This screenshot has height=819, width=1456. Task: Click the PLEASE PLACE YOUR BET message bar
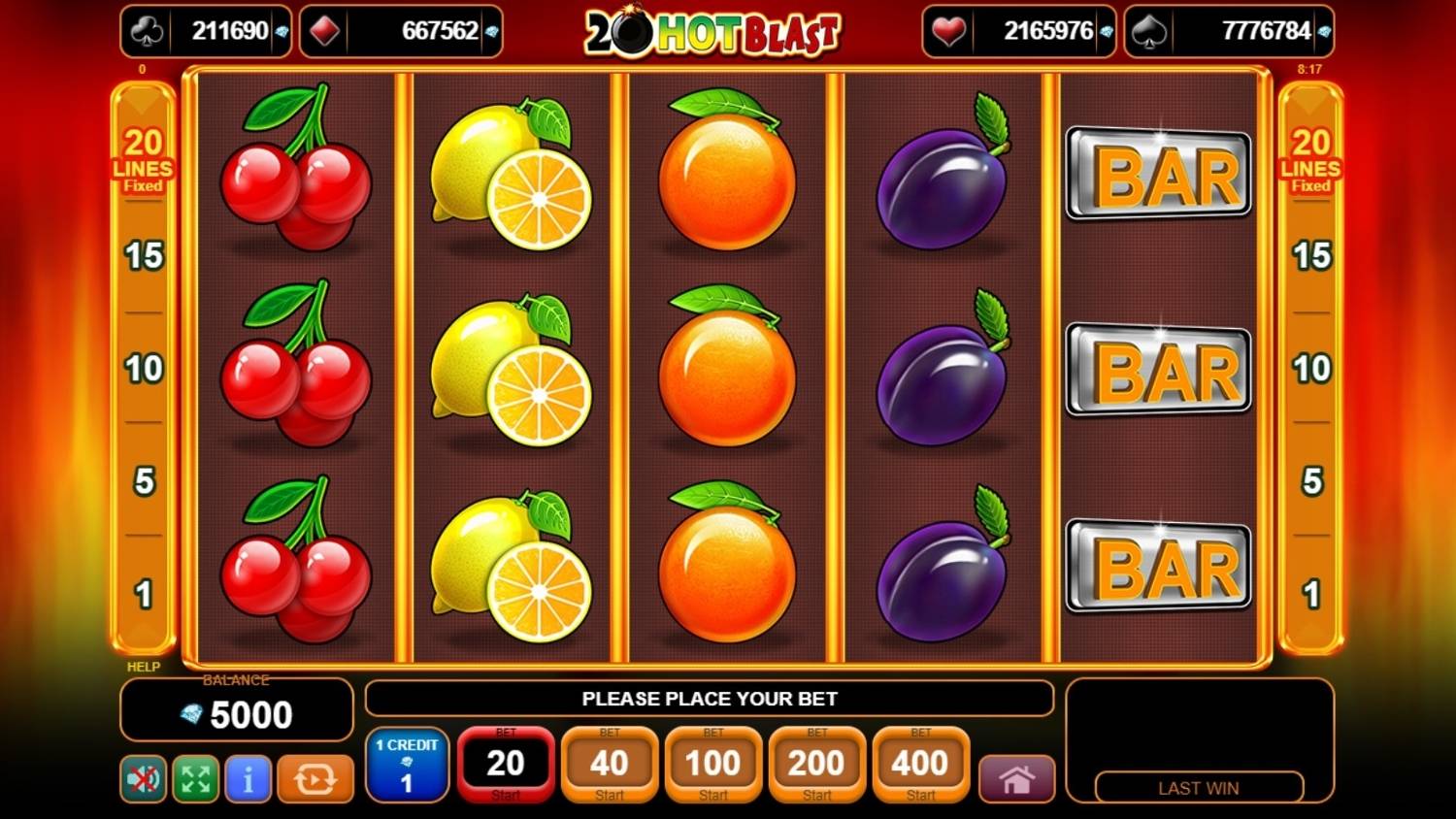[x=713, y=699]
